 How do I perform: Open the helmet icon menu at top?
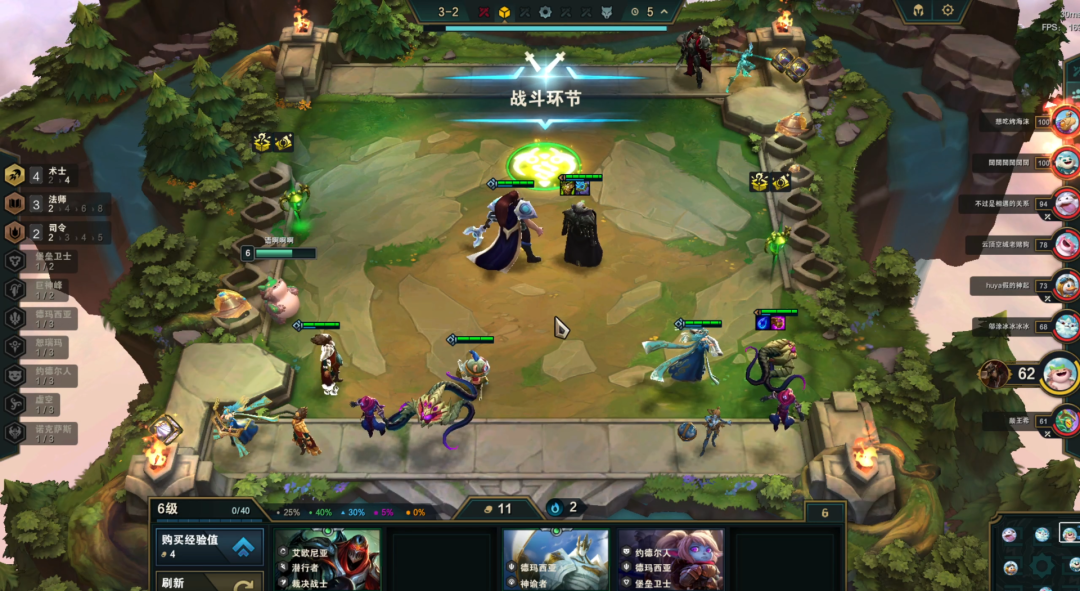917,11
